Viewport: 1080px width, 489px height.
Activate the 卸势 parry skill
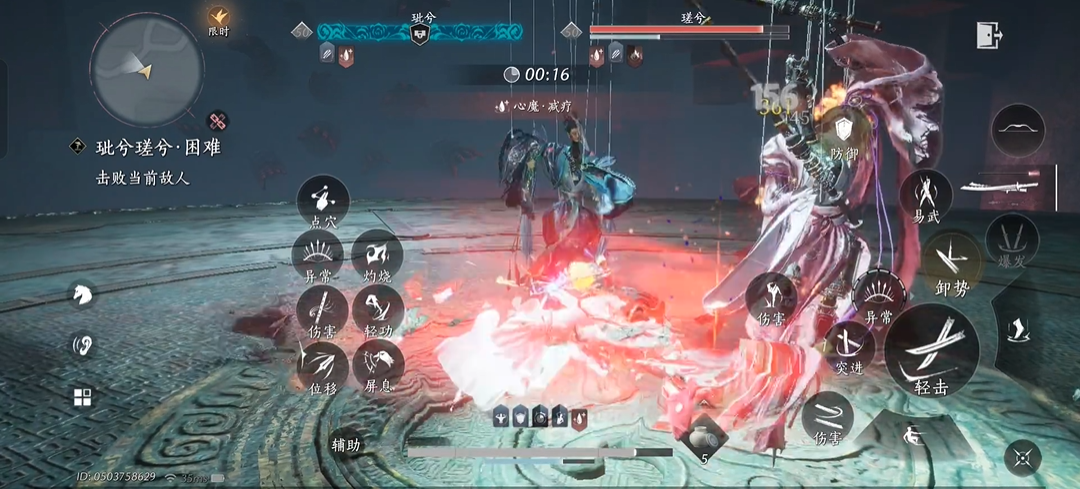(951, 264)
